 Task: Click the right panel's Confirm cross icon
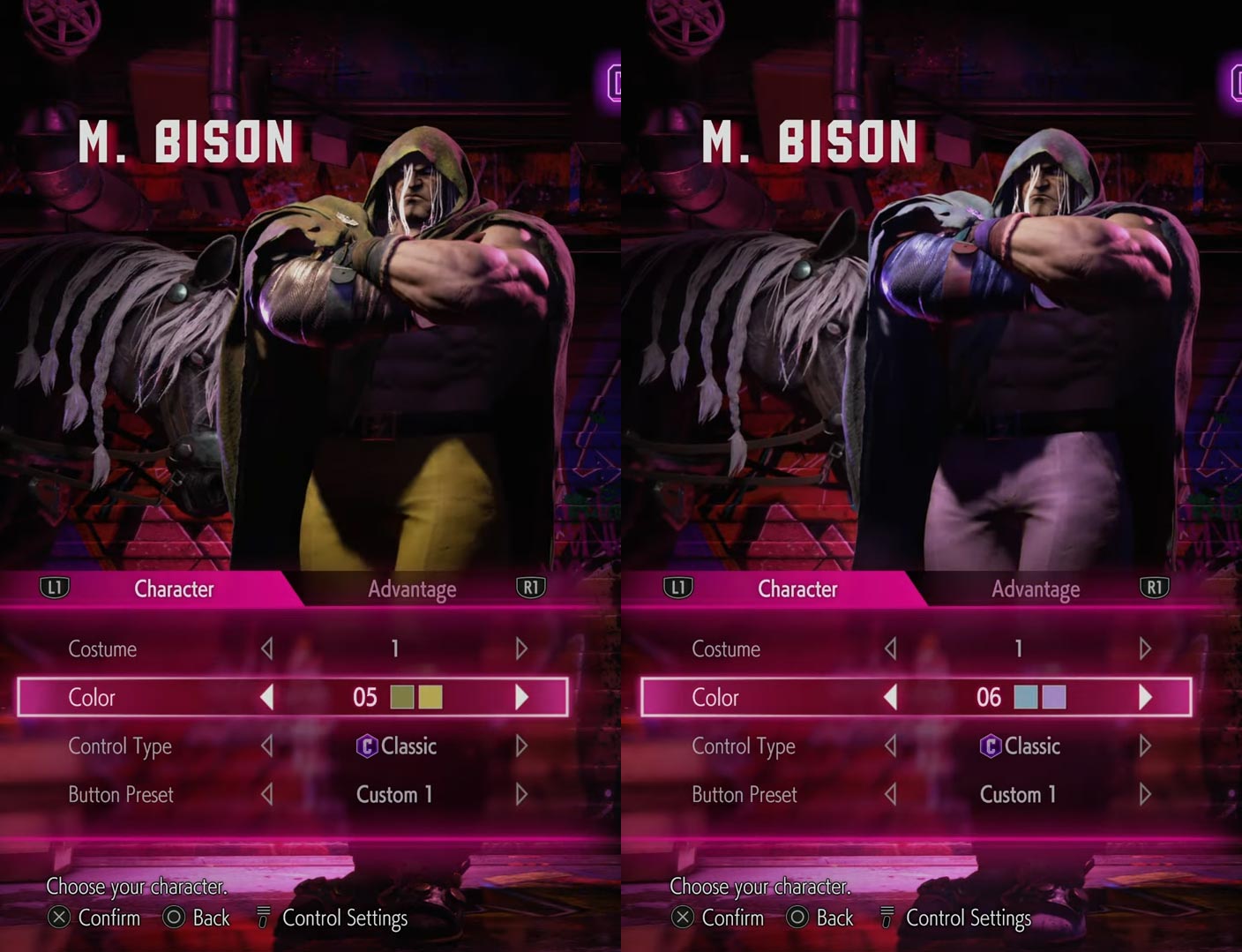coord(682,918)
